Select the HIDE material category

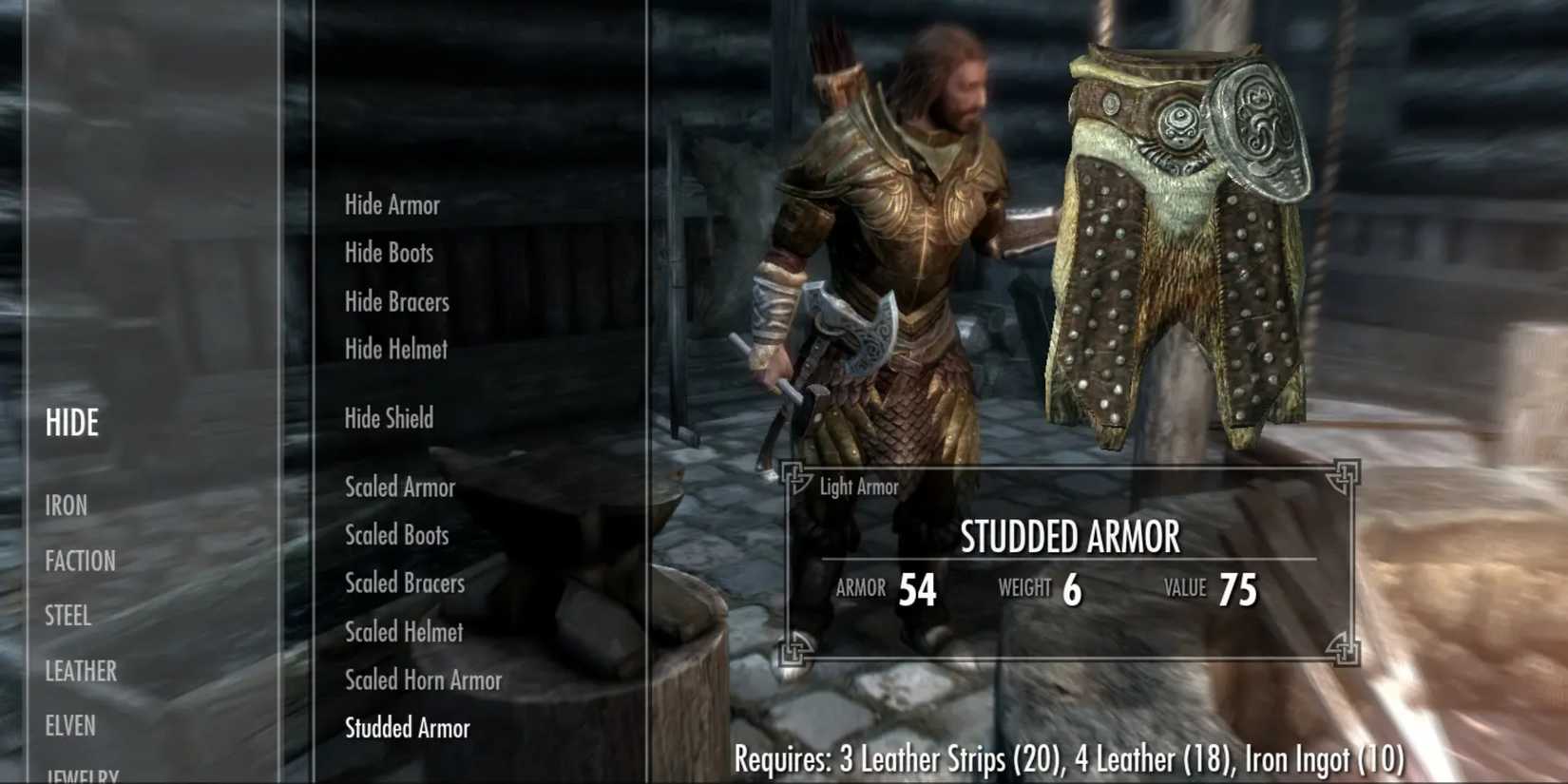pyautogui.click(x=70, y=423)
